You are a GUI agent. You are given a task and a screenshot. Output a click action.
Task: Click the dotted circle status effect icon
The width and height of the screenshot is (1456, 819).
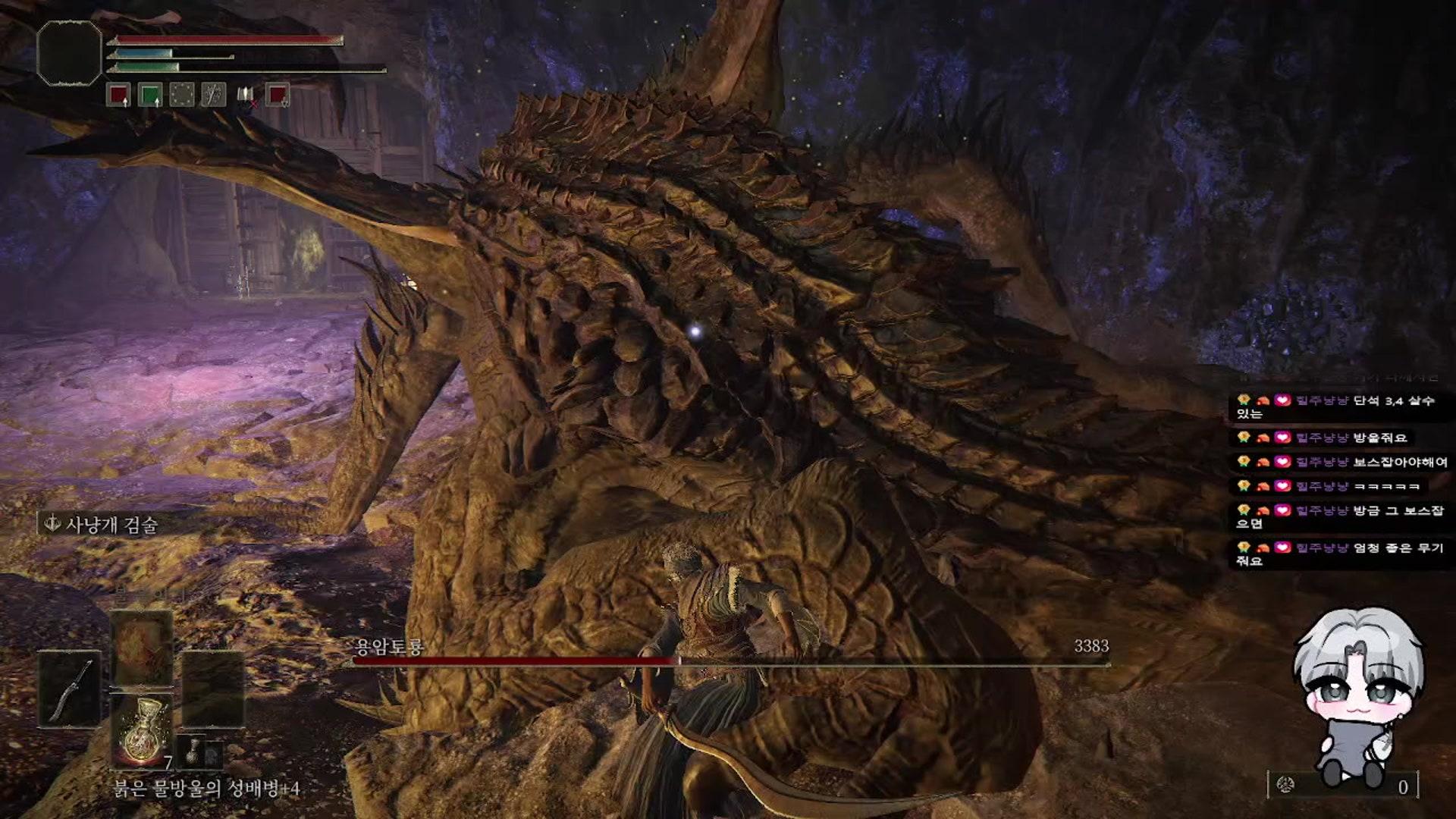[x=182, y=96]
